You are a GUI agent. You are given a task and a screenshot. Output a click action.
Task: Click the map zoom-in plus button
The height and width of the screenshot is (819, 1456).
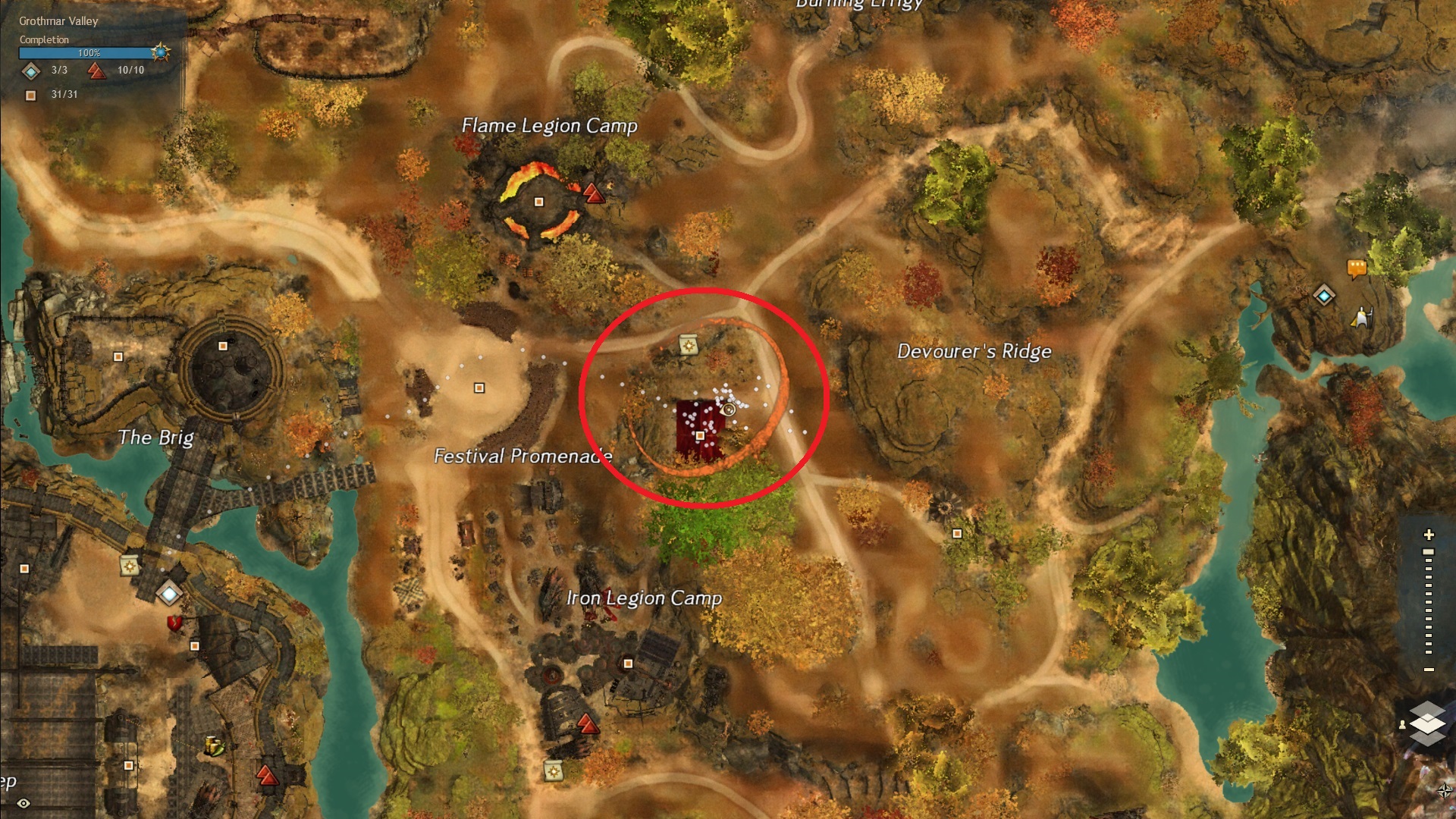[1429, 535]
